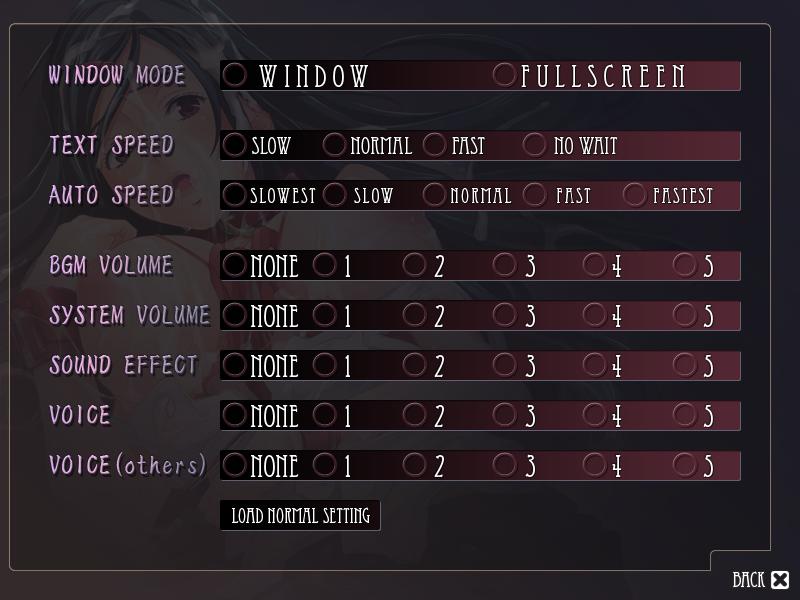Switch to Fullscreen mode
Viewport: 800px width, 600px height.
[x=505, y=75]
